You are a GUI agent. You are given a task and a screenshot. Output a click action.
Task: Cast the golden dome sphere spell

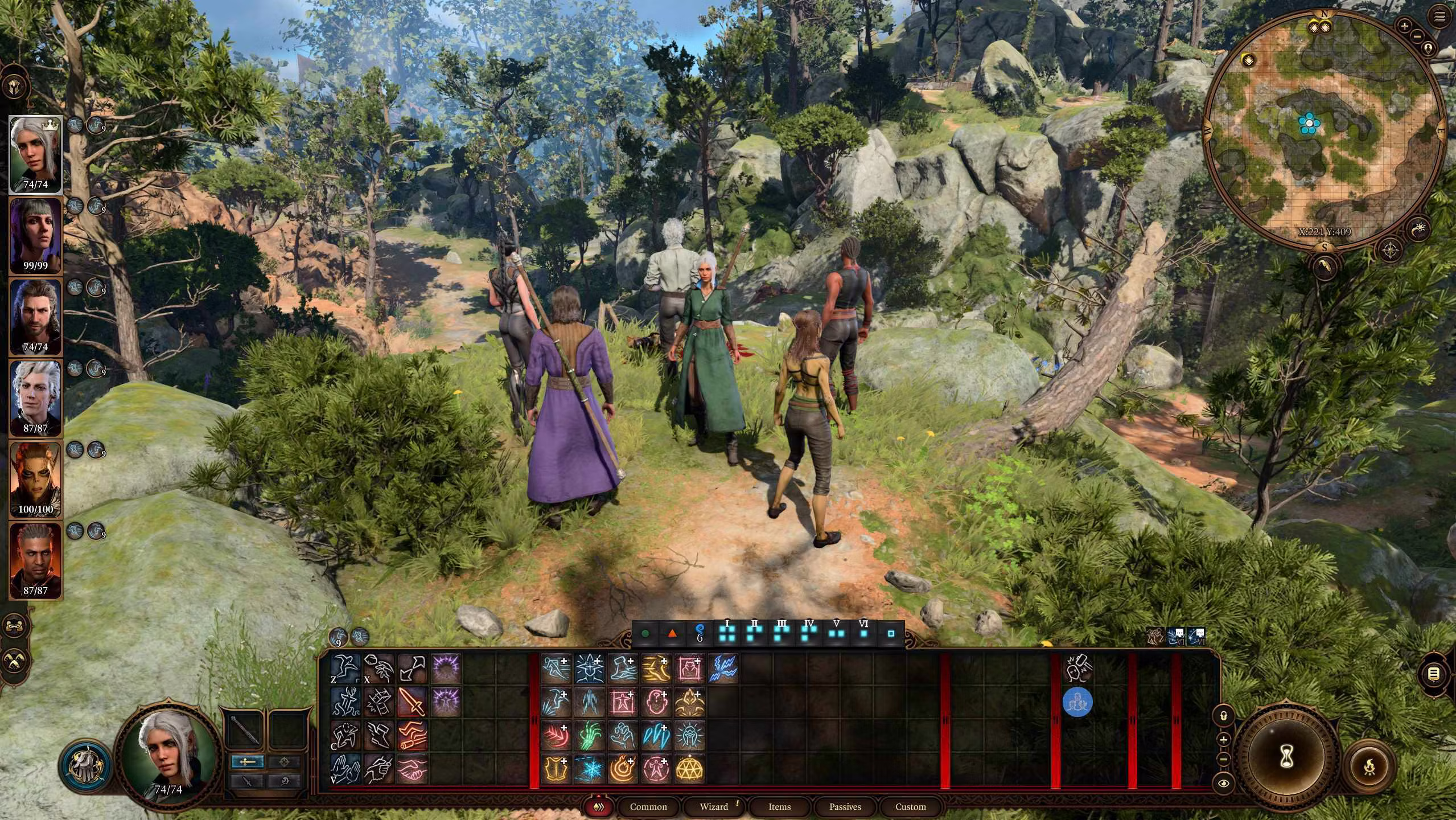coord(689,769)
